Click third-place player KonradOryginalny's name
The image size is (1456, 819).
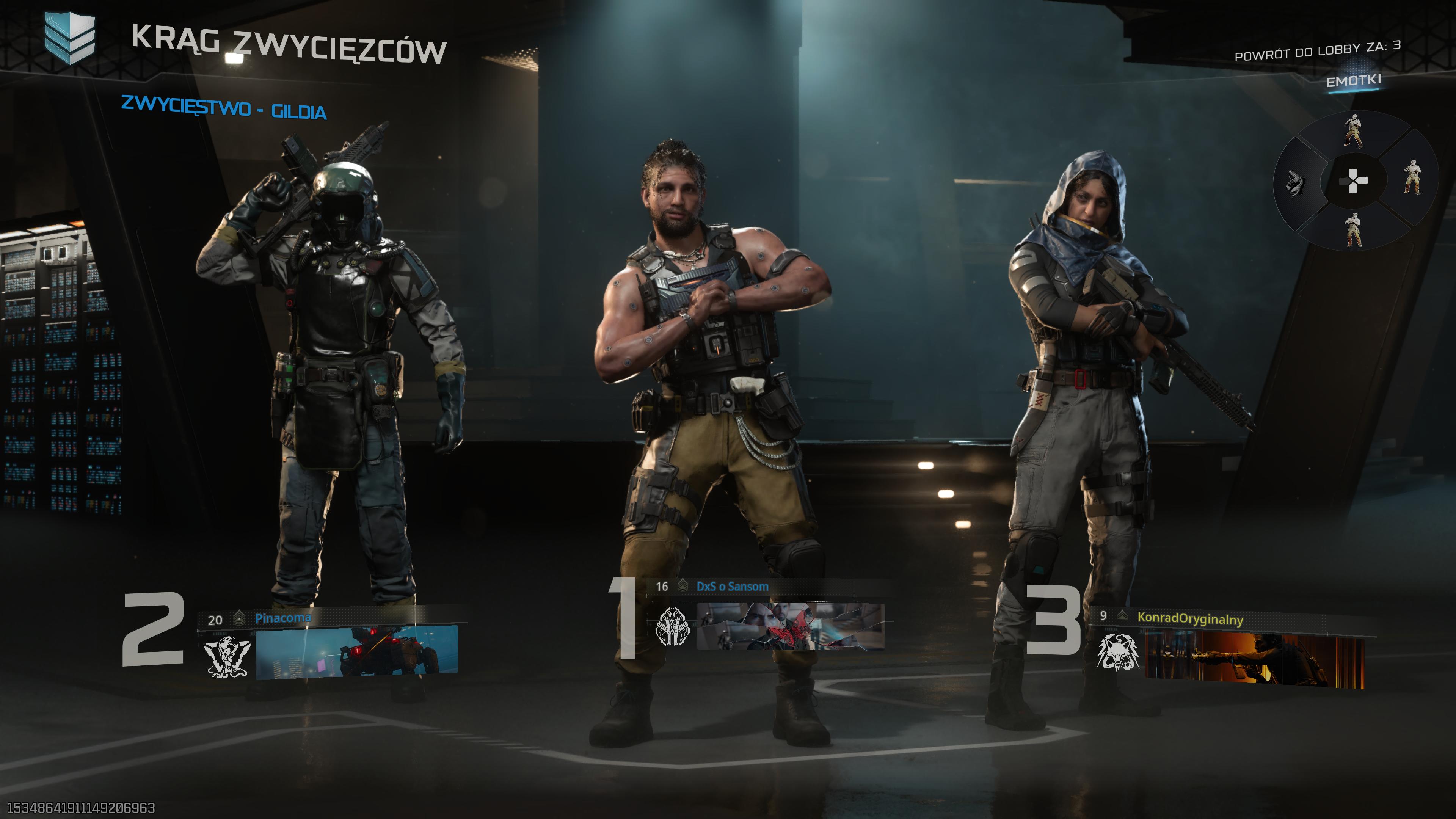[x=1190, y=618]
